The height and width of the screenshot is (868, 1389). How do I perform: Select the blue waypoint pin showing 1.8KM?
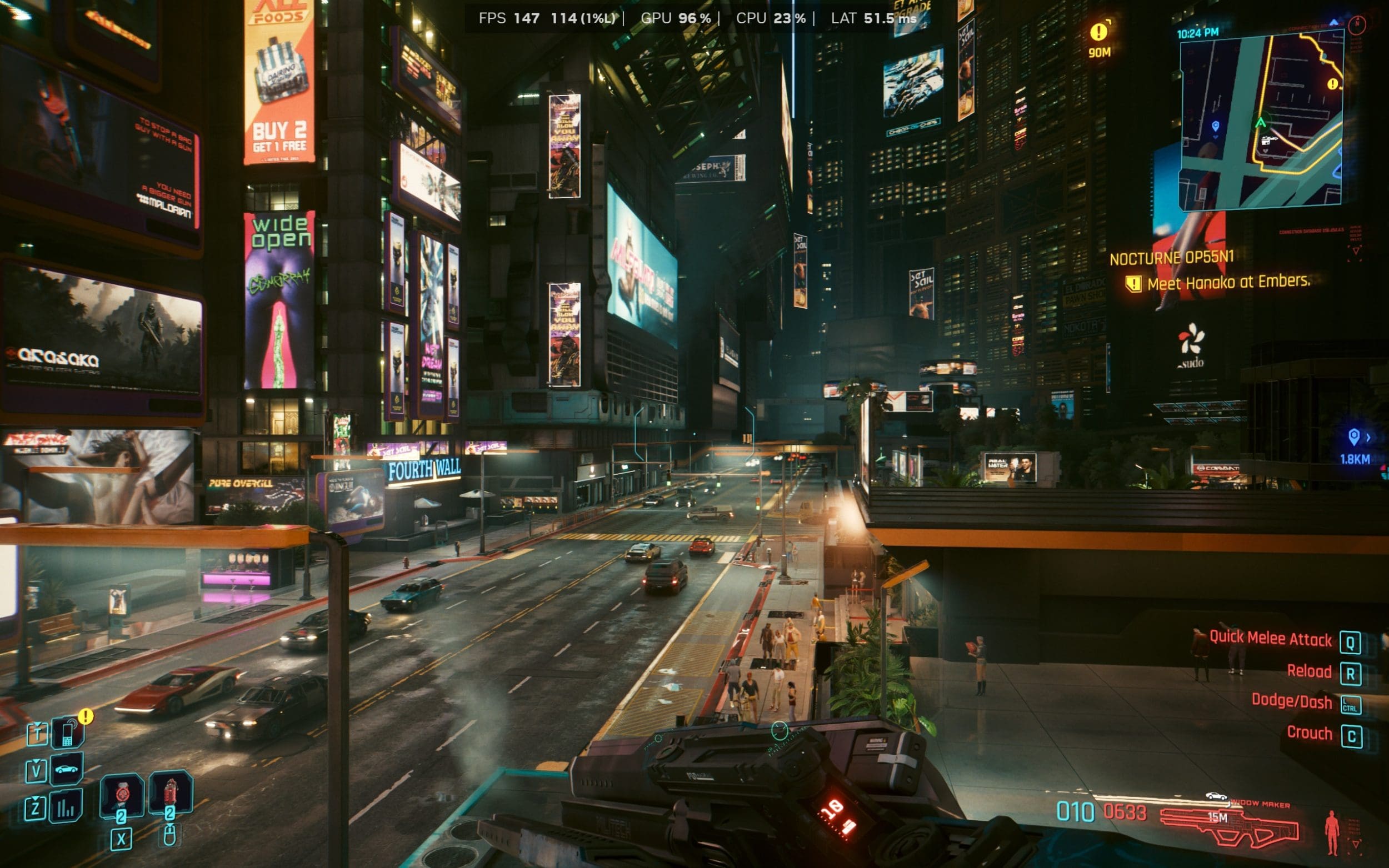click(x=1353, y=438)
